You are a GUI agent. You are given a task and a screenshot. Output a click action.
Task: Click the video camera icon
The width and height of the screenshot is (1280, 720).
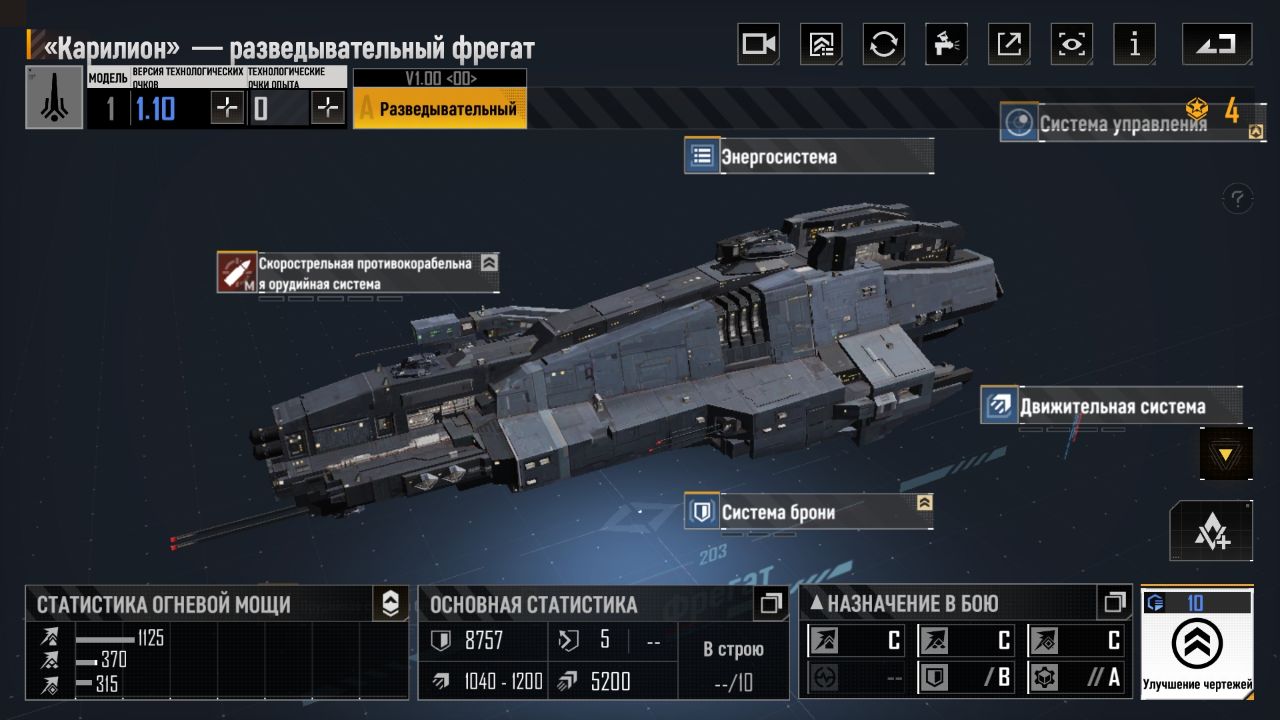(758, 44)
